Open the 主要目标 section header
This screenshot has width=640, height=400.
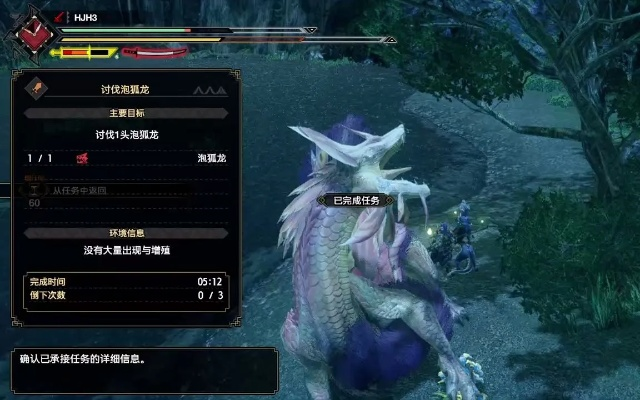(126, 114)
